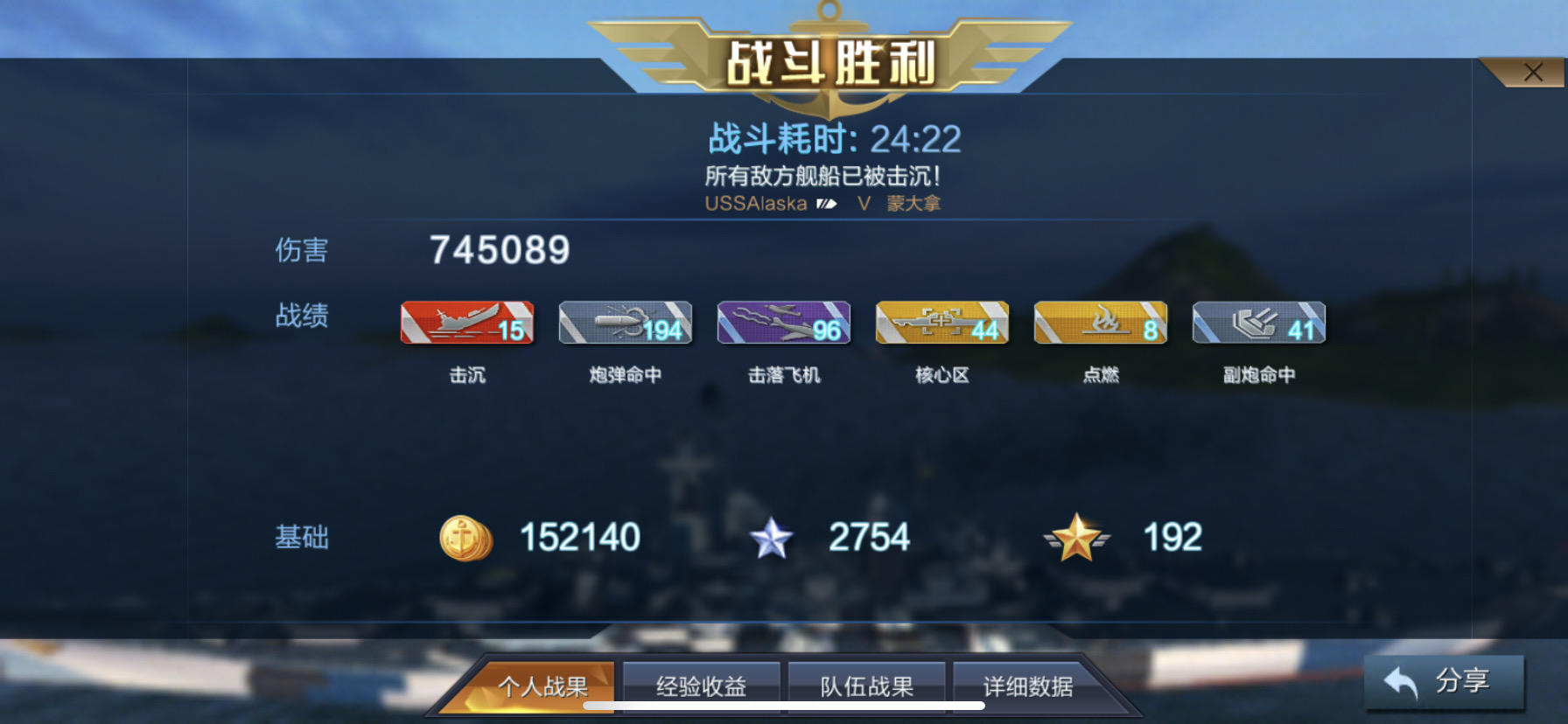Select the silver star experience icon
Viewport: 1568px width, 724px height.
coord(770,538)
